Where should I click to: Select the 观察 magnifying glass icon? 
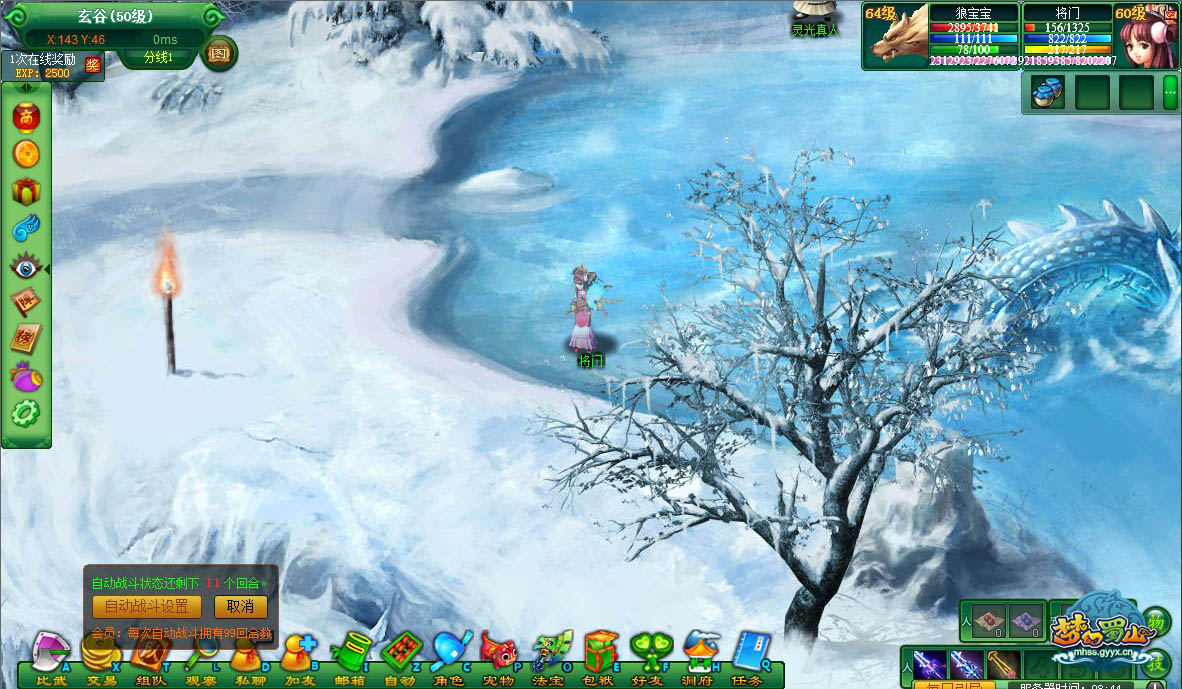(x=200, y=656)
